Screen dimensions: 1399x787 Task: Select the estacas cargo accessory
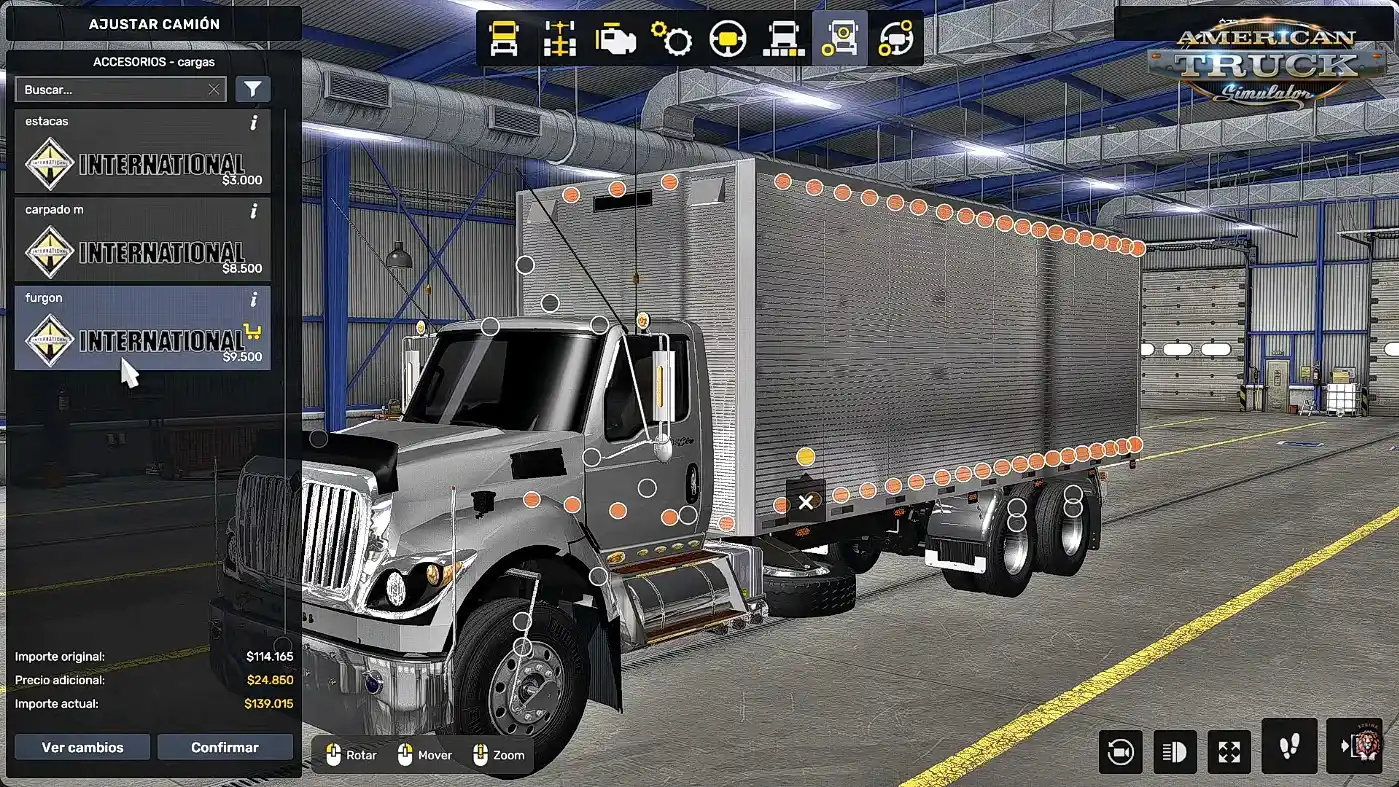tap(142, 152)
